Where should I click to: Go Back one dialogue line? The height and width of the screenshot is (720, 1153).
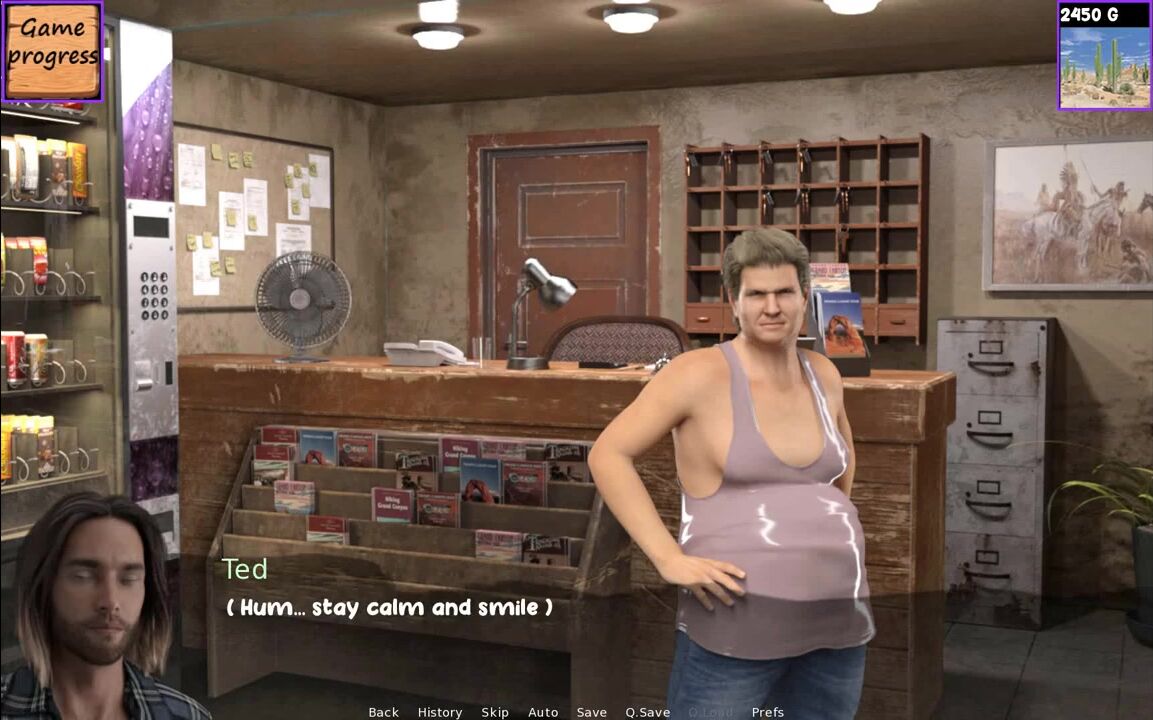(383, 712)
